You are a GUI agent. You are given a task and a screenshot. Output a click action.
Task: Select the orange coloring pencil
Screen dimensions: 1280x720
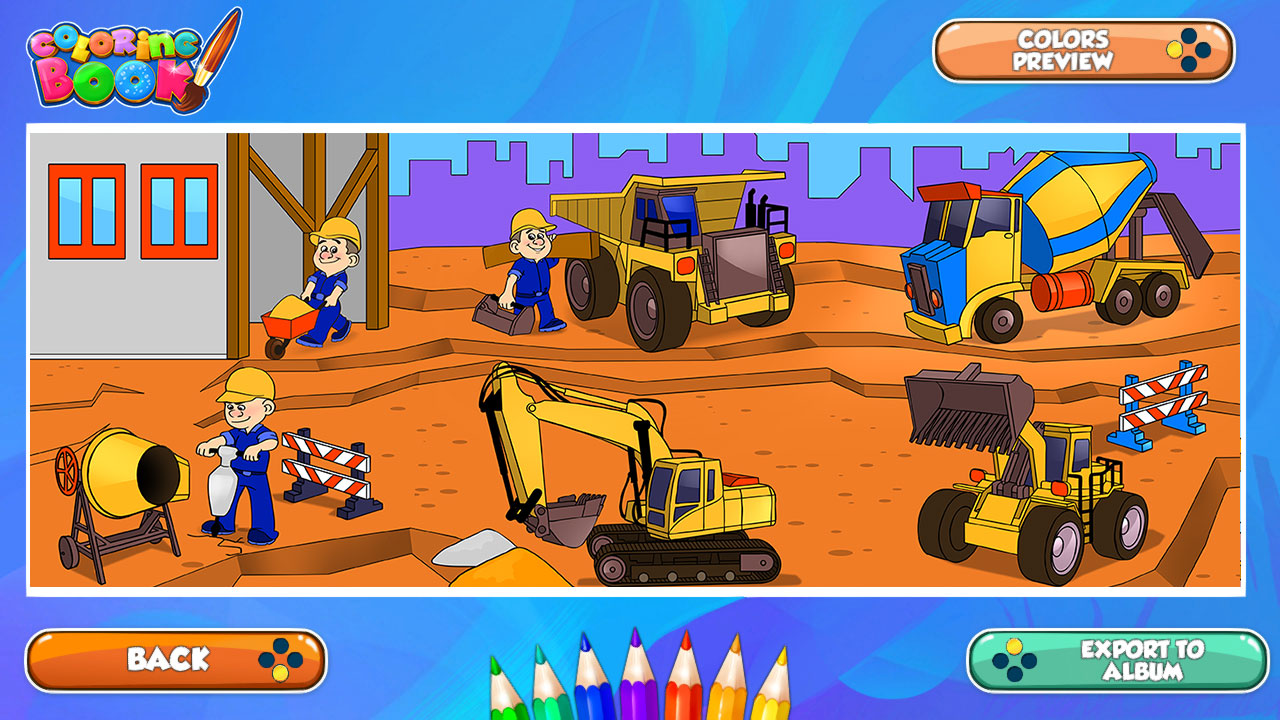(728, 695)
